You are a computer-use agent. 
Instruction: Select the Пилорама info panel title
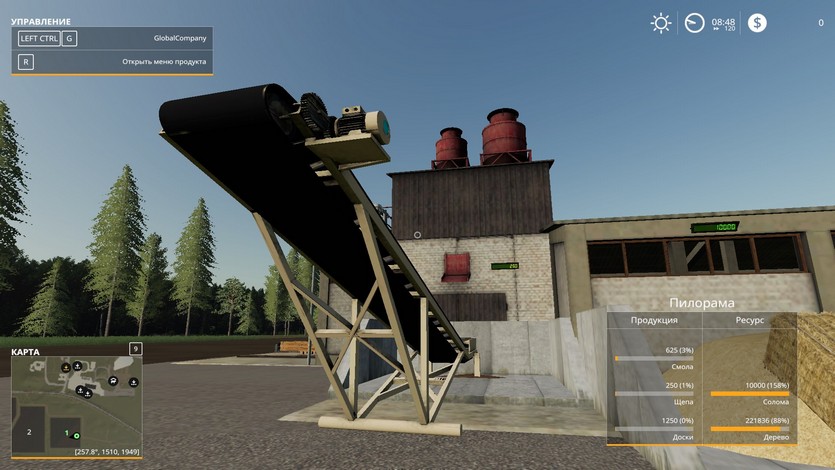point(702,302)
